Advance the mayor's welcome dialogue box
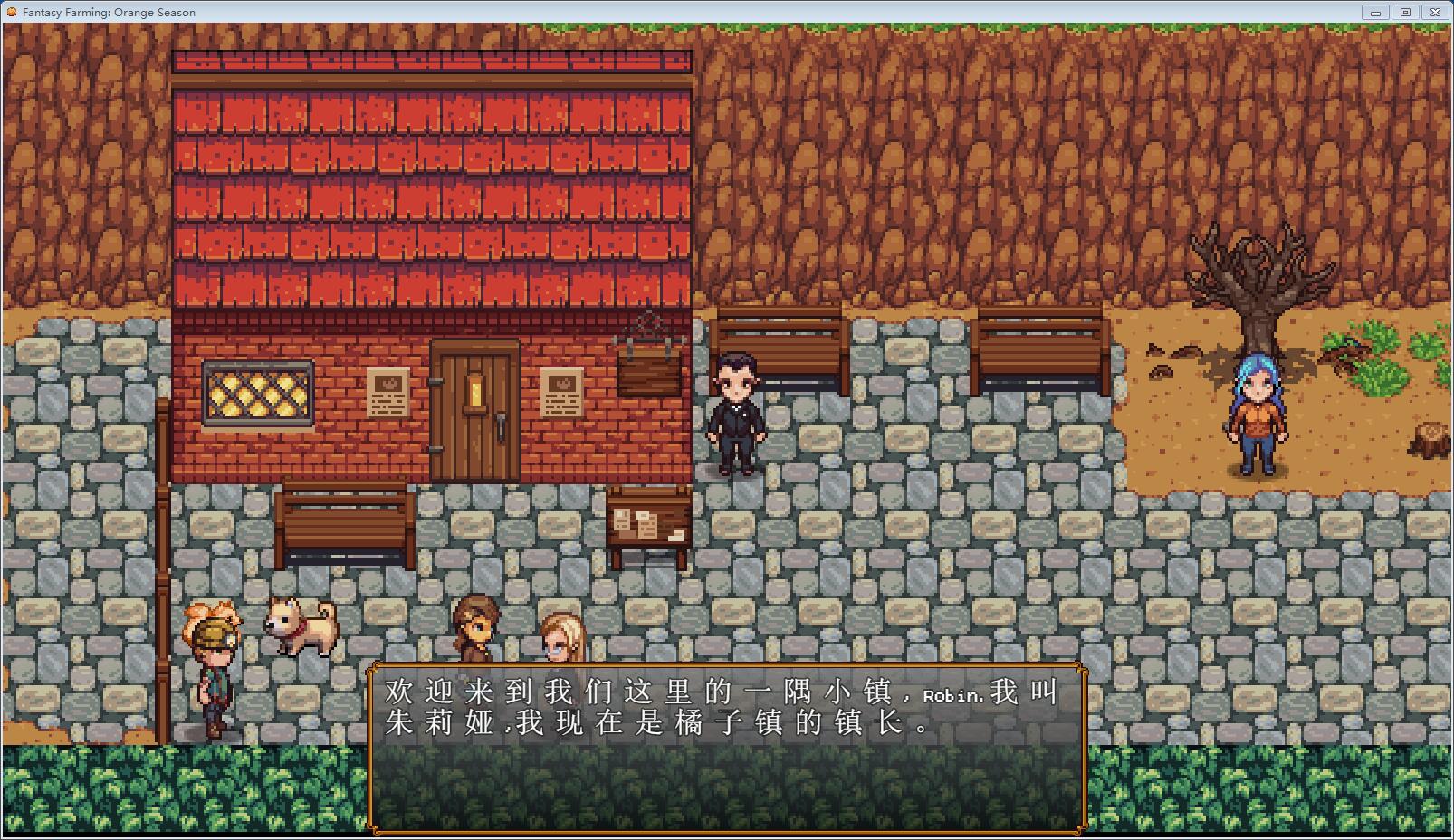1454x840 pixels. click(x=726, y=747)
